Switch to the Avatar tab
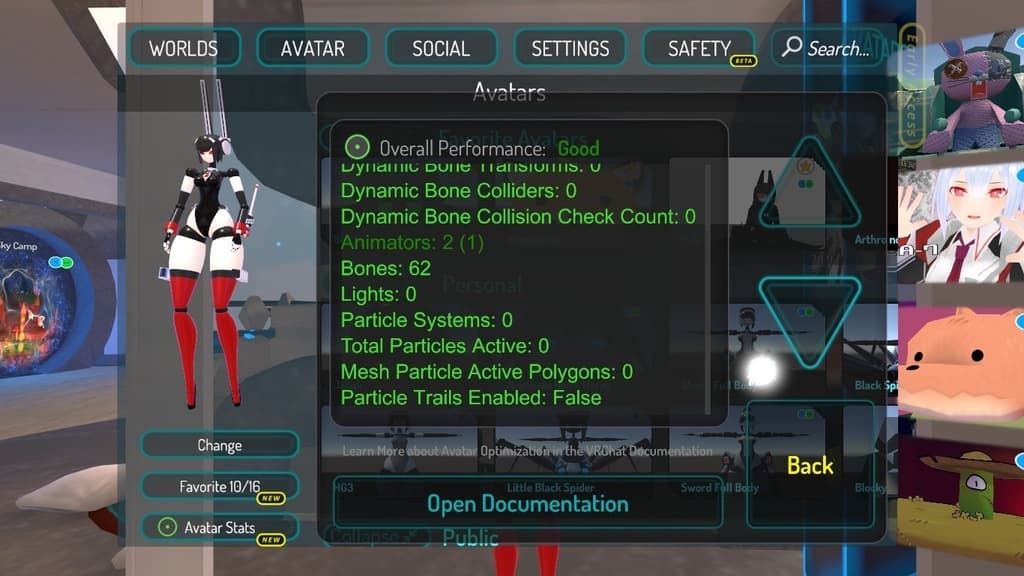This screenshot has width=1024, height=576. click(x=312, y=48)
